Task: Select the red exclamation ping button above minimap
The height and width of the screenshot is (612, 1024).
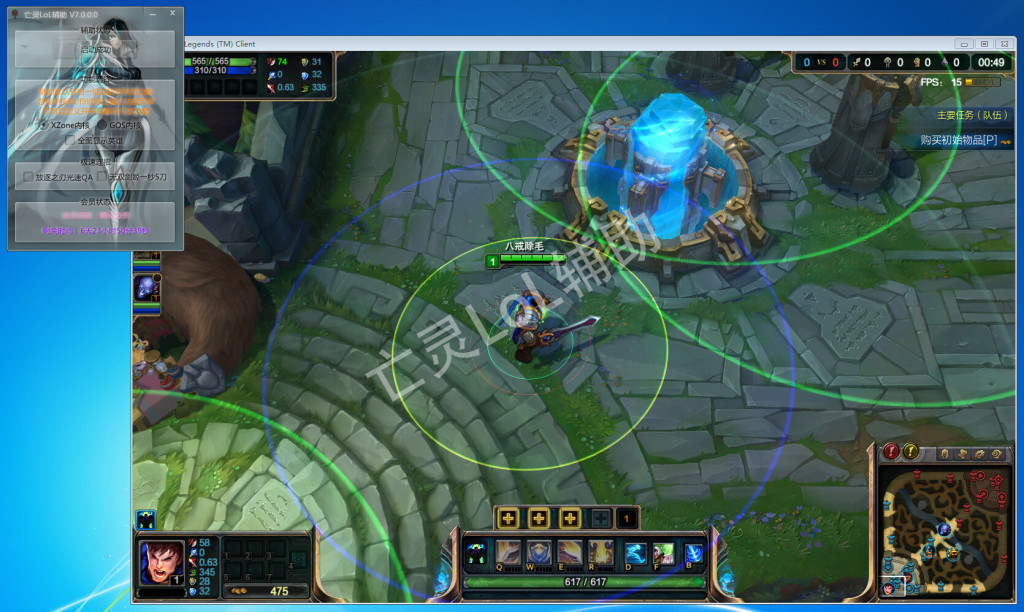Action: tap(888, 452)
